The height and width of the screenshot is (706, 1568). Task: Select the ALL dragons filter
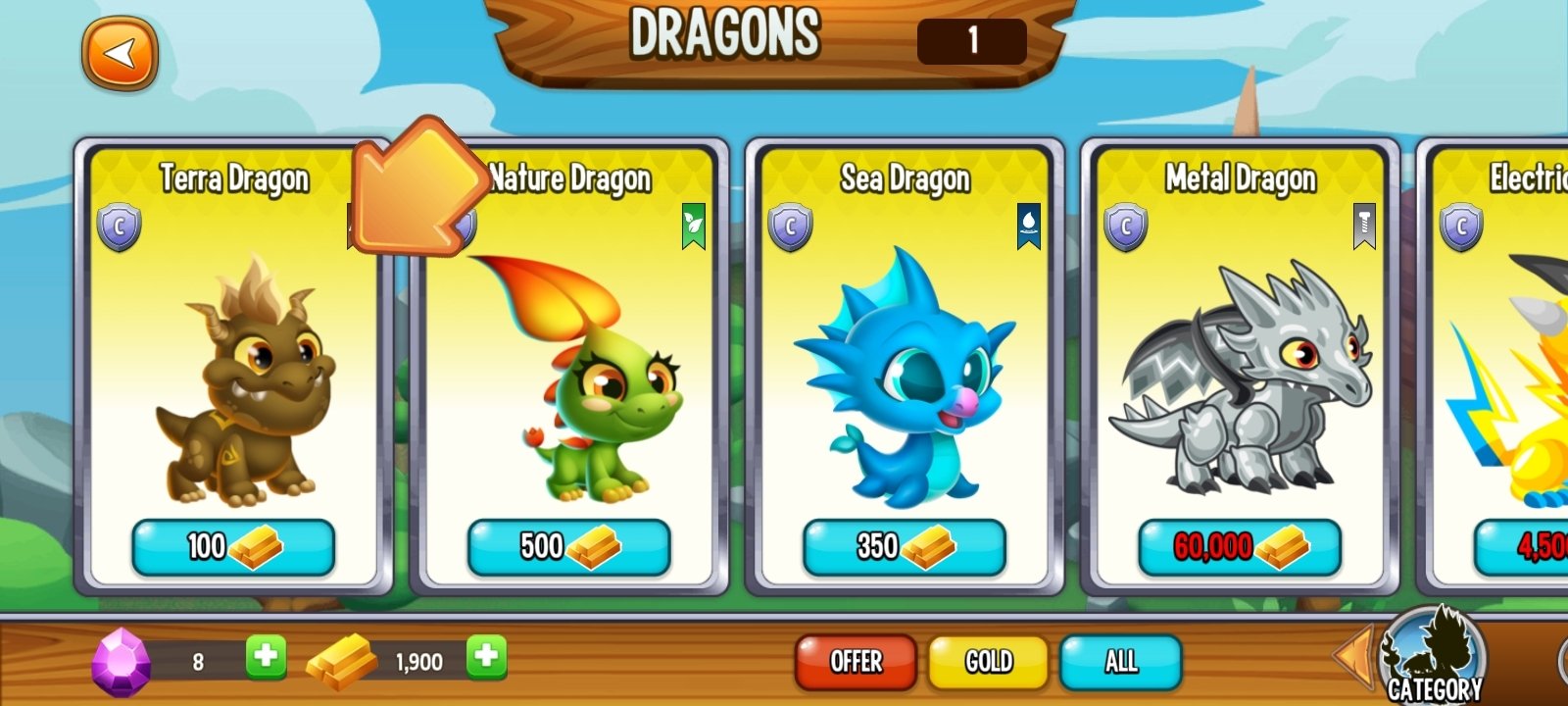[1122, 662]
